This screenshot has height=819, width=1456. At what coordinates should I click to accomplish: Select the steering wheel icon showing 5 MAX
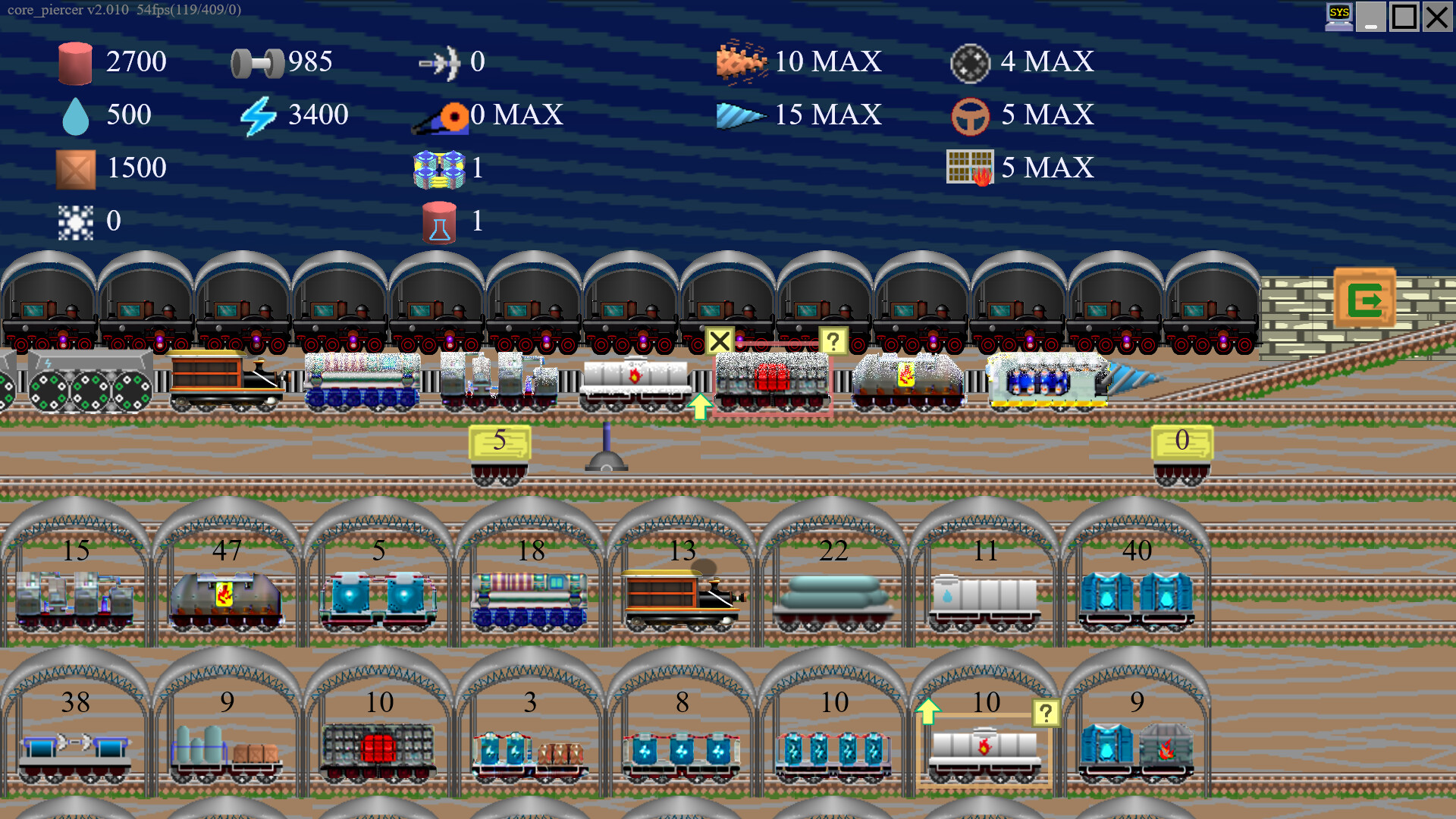coord(970,115)
